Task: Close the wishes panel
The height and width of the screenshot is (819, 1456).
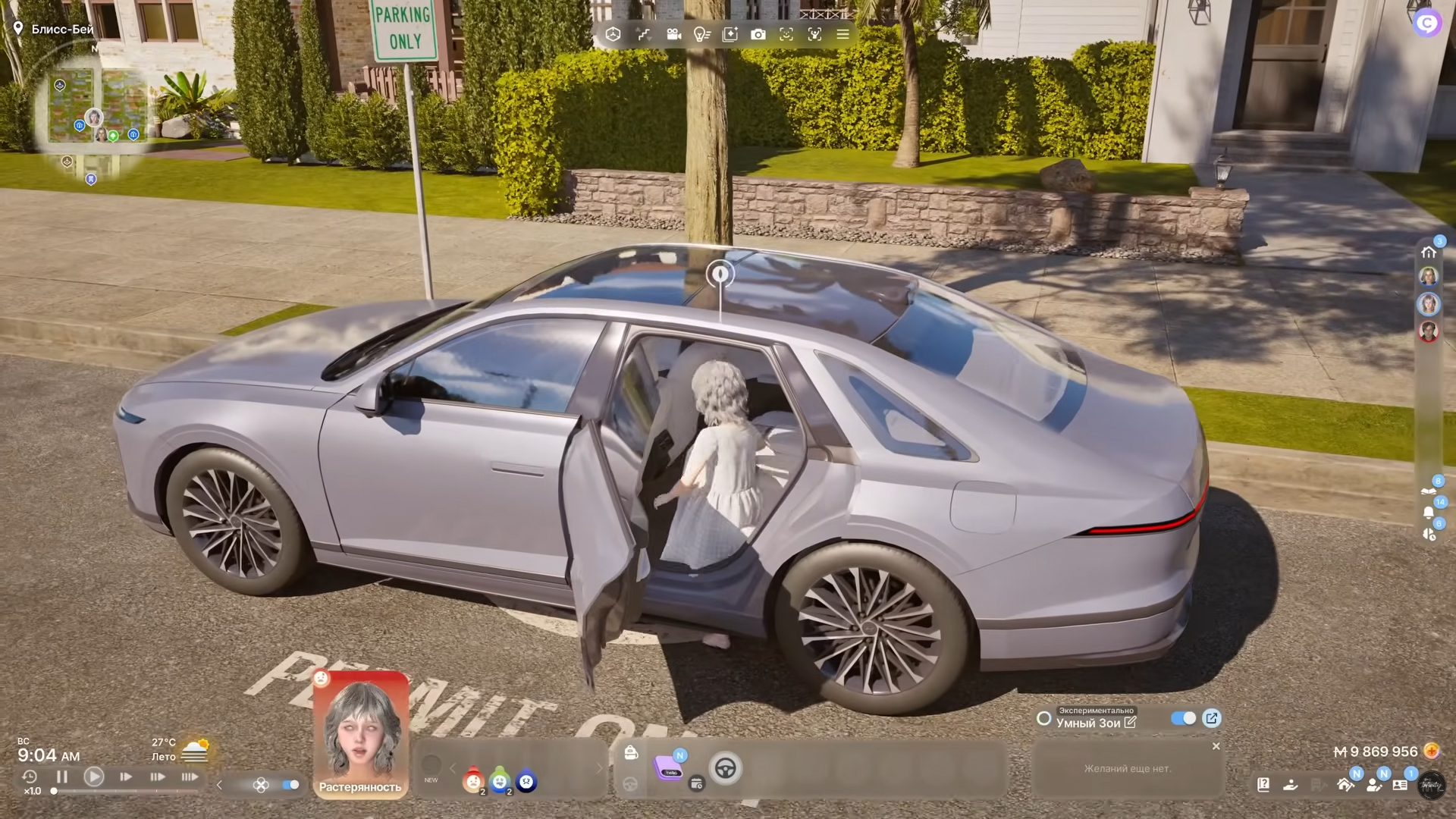Action: tap(1216, 746)
